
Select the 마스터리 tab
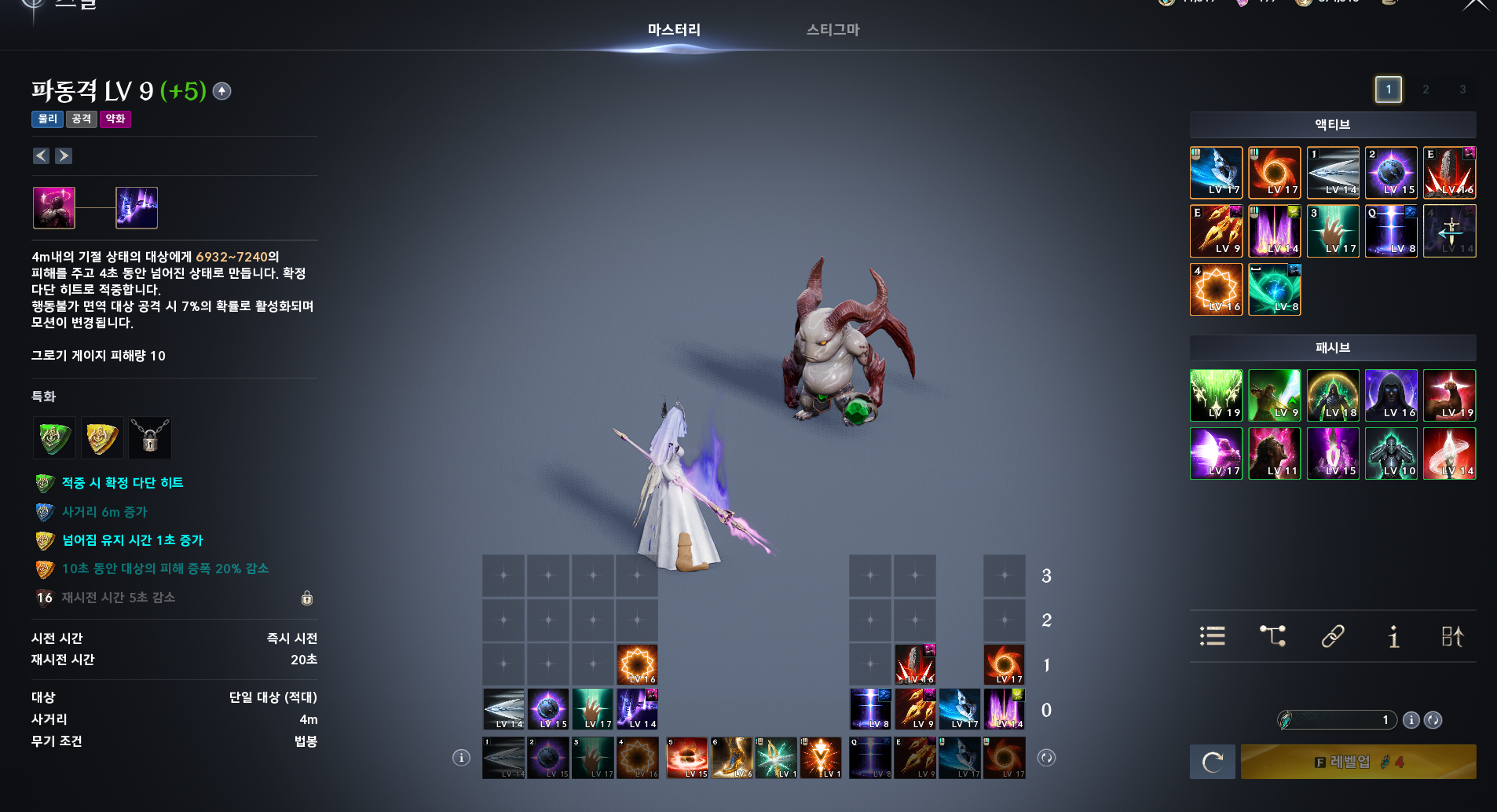673,30
